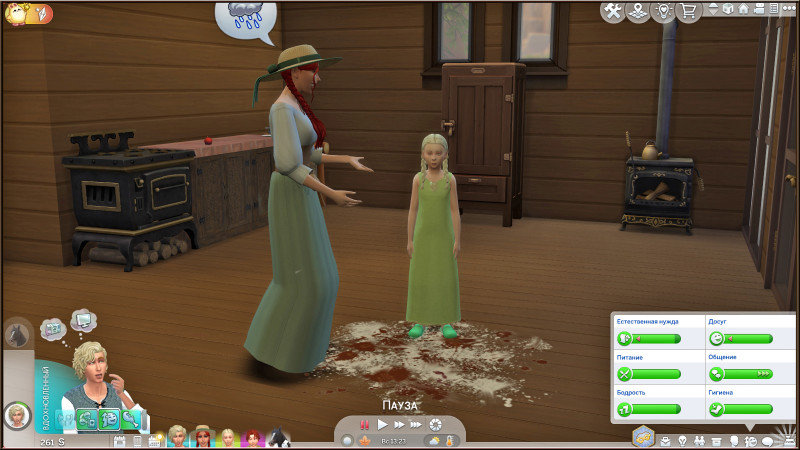Open Build Mode with the tools icon
Viewport: 800px width, 450px height.
point(611,11)
